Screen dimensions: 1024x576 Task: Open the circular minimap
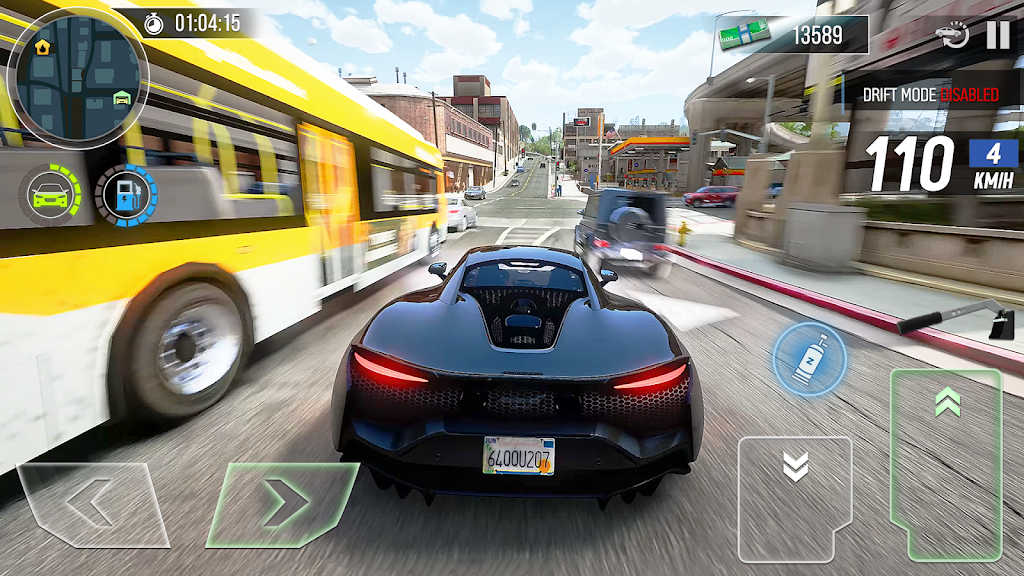click(x=78, y=77)
